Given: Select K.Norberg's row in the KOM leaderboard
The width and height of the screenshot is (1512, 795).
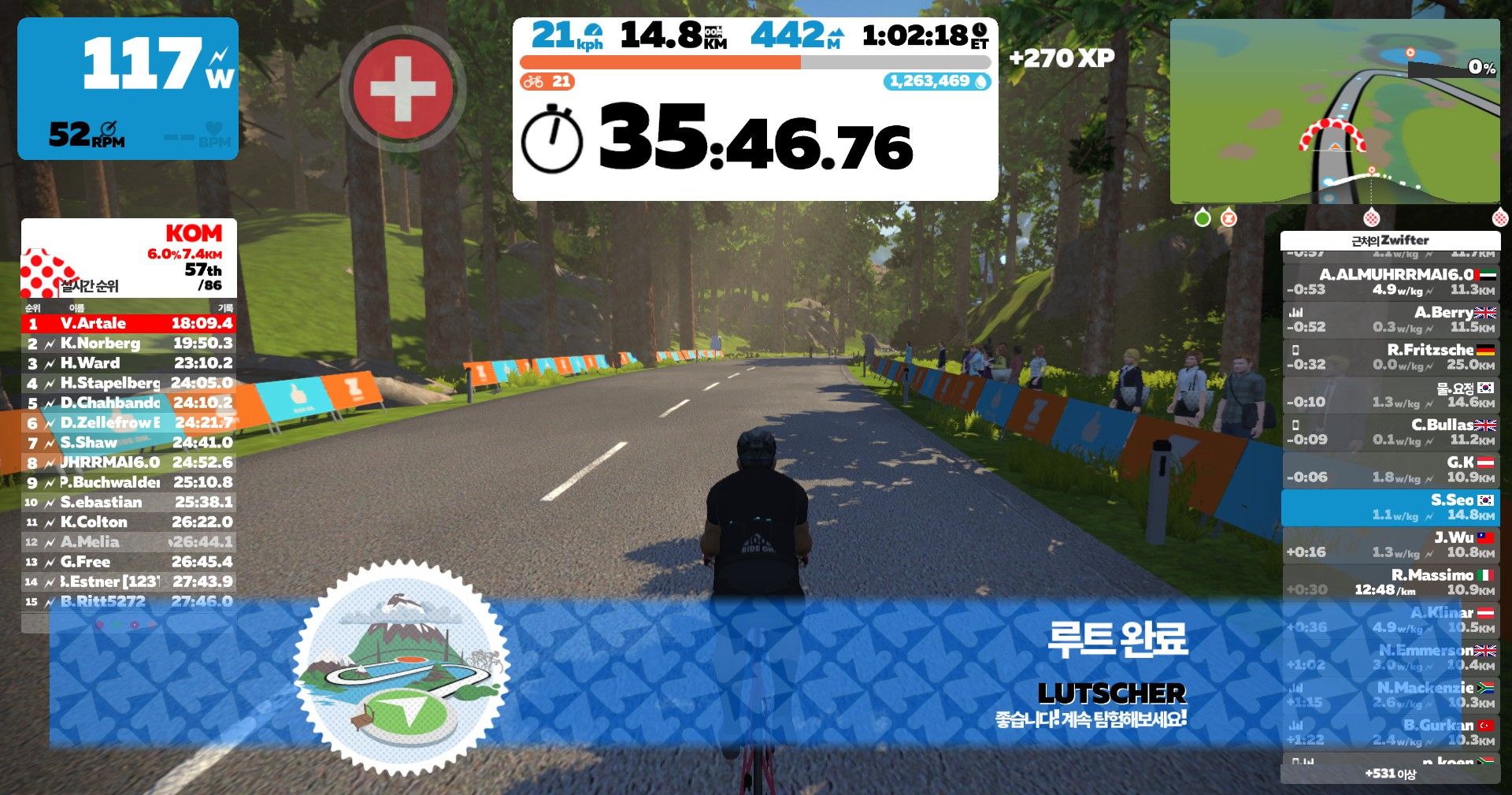Looking at the screenshot, I should pos(128,344).
